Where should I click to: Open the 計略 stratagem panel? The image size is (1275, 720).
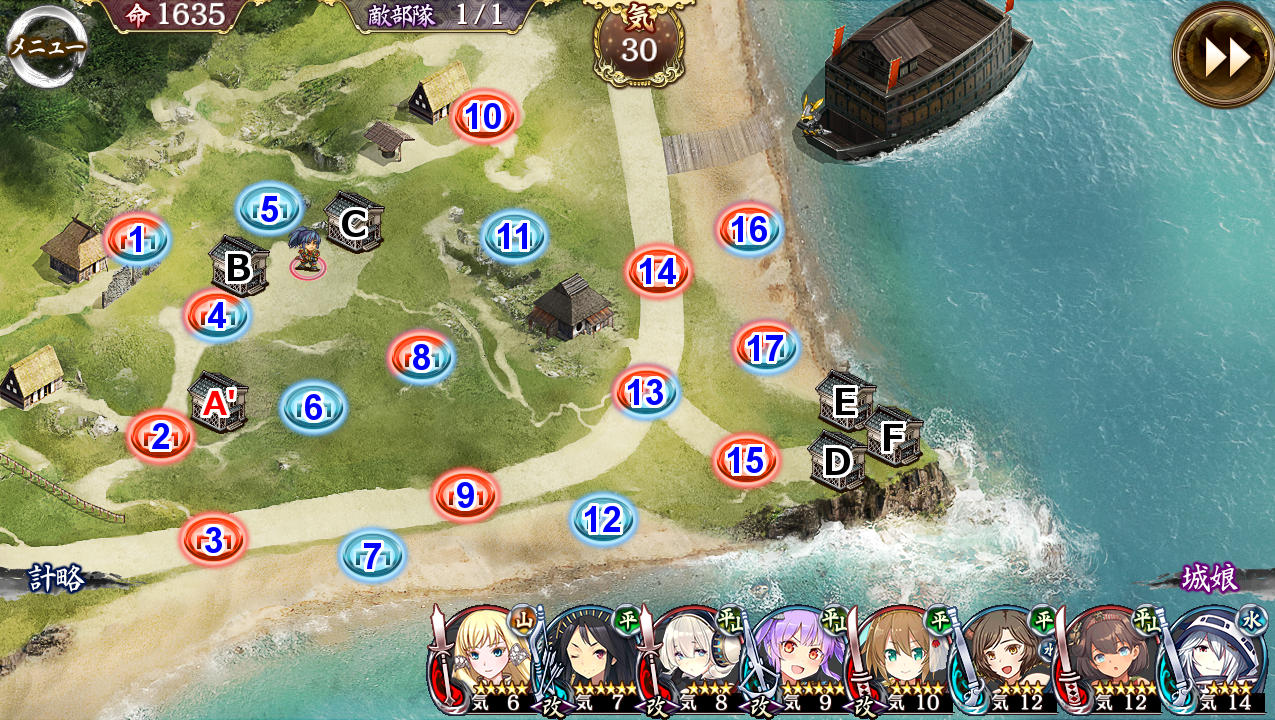point(57,579)
